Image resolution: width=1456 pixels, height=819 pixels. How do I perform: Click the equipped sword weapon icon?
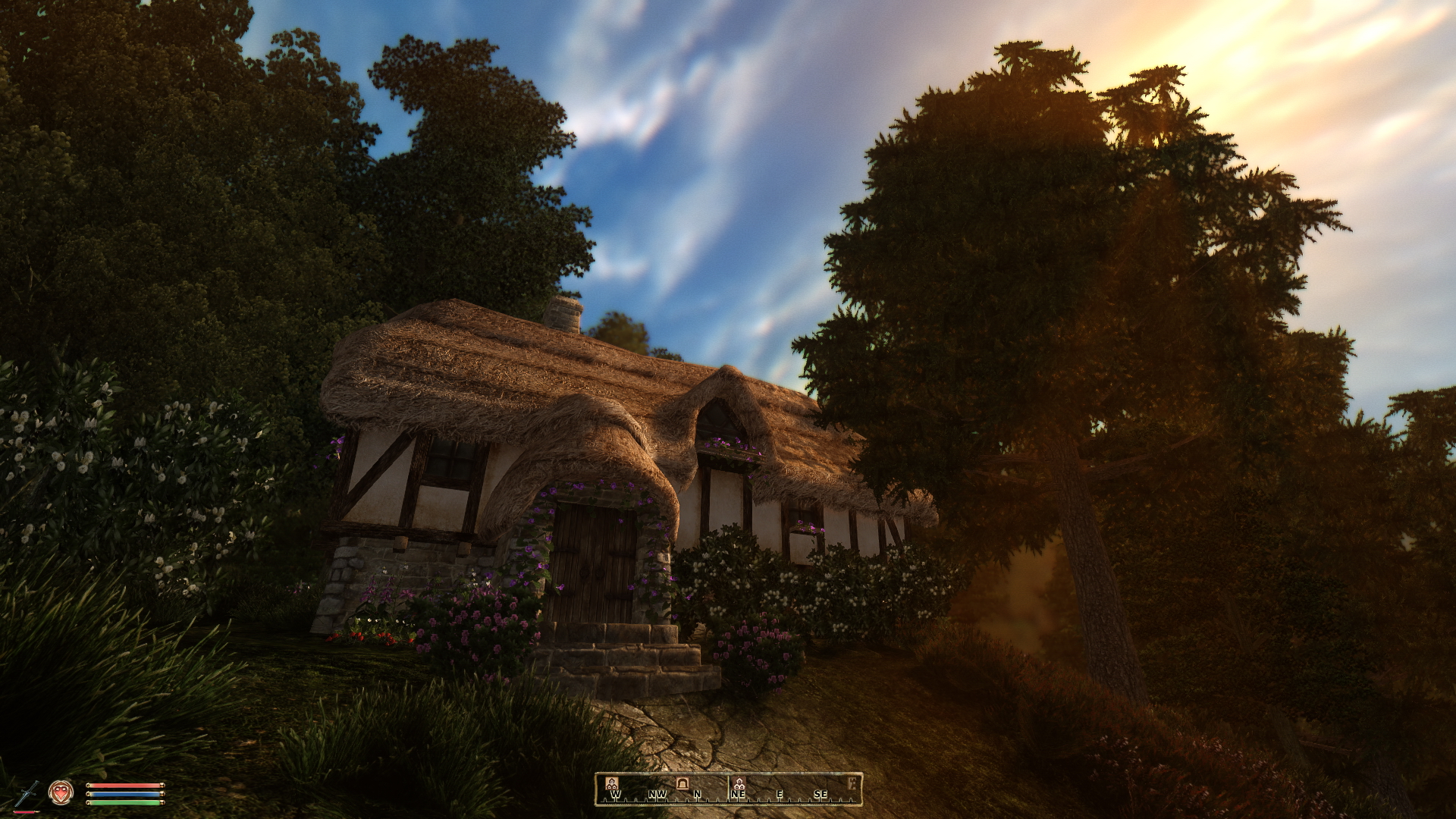coord(26,793)
